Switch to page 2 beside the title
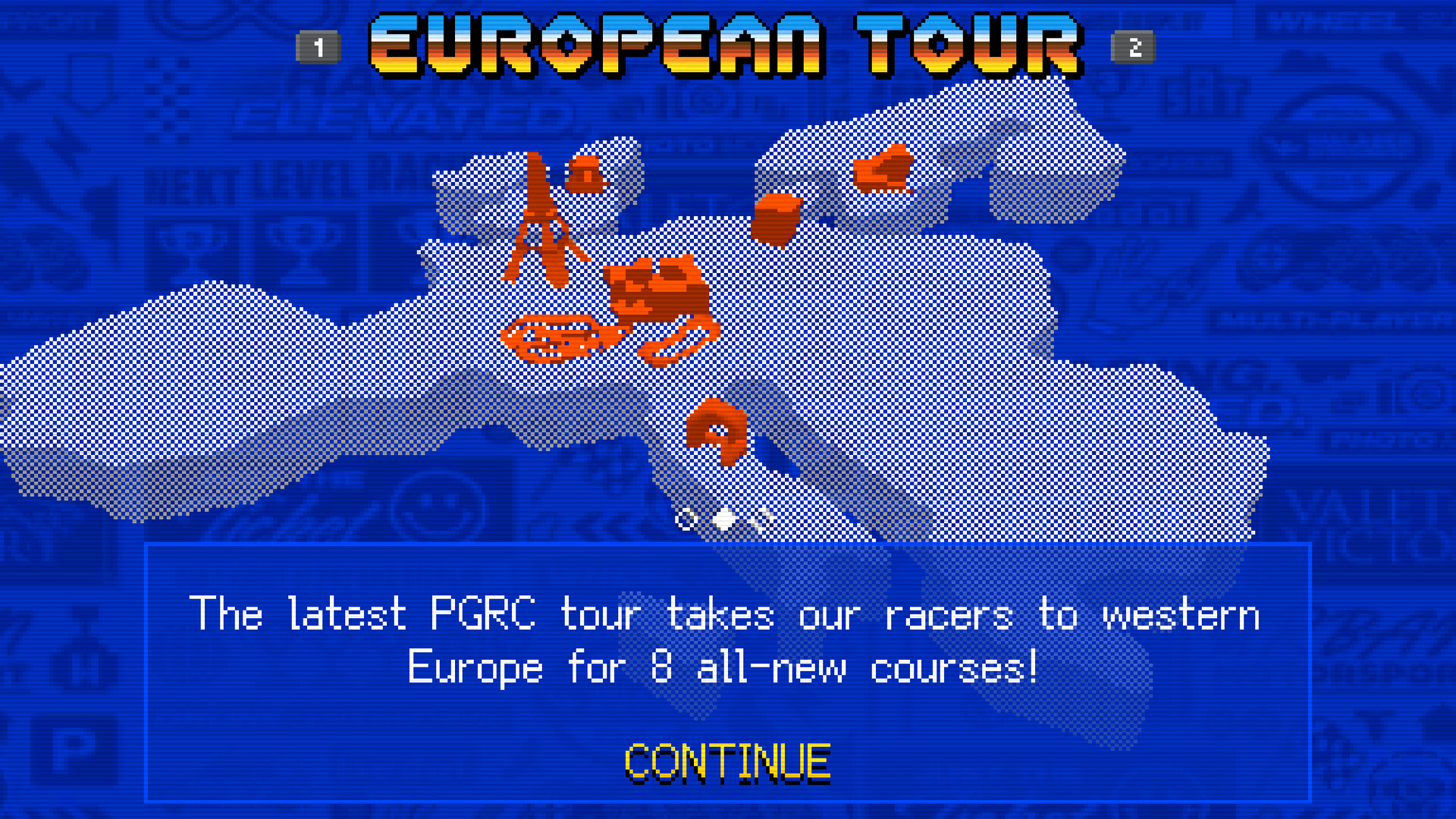The image size is (1456, 819). pyautogui.click(x=1133, y=47)
